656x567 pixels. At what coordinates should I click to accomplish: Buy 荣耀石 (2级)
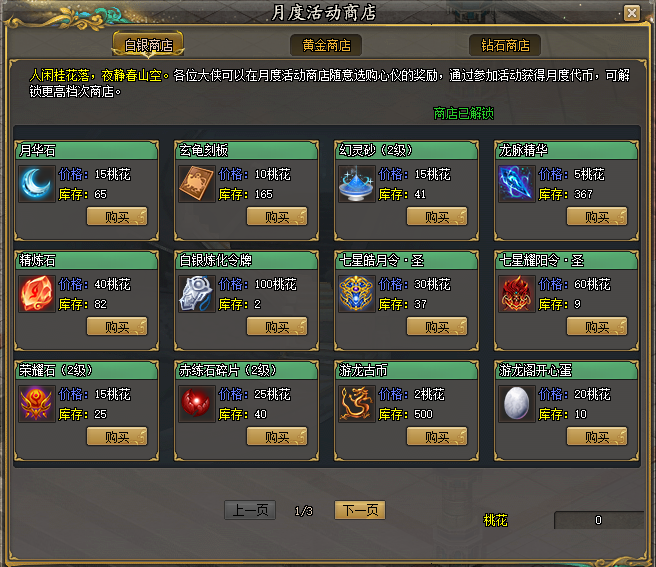pos(117,437)
